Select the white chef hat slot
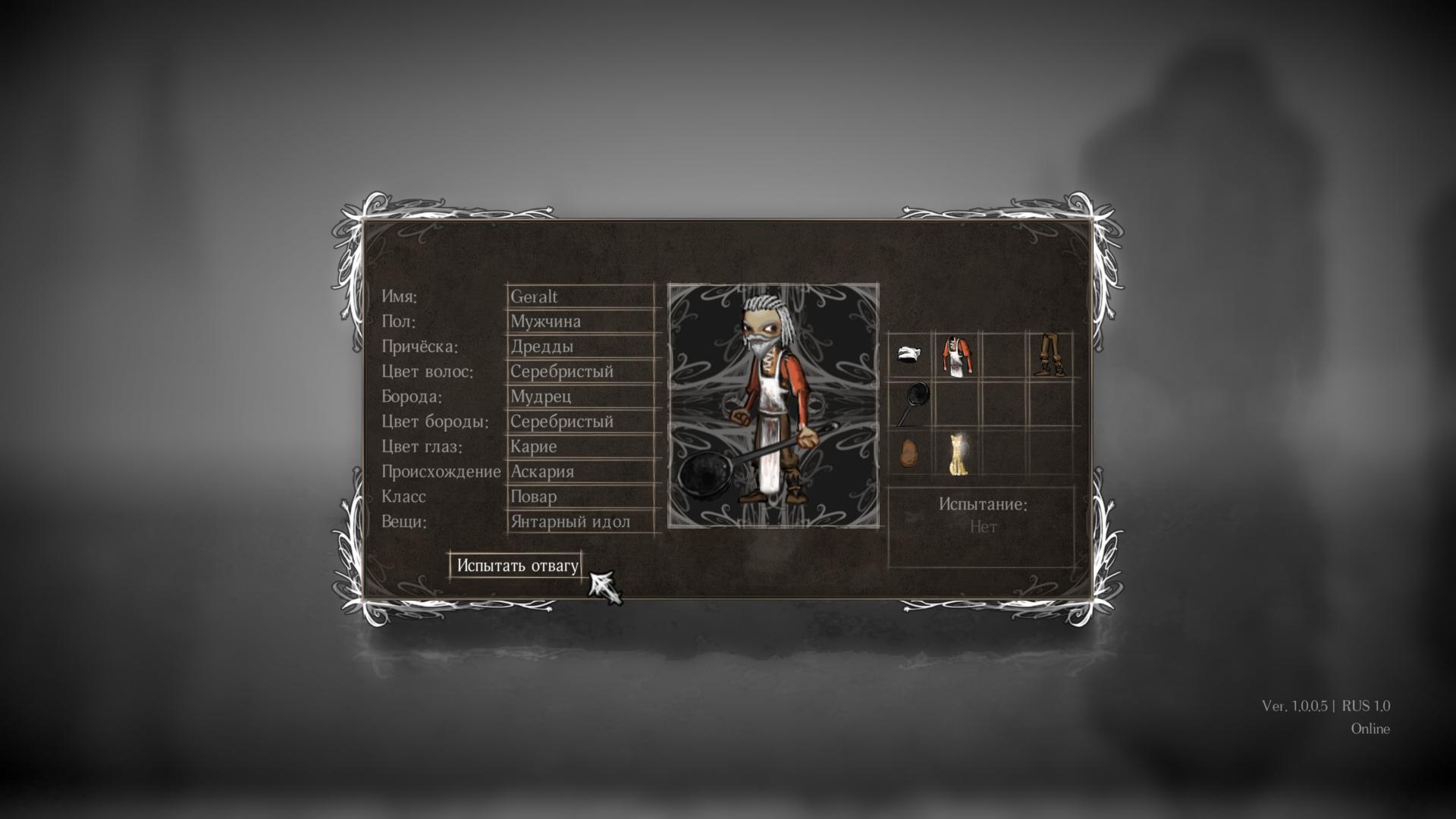 coord(910,354)
